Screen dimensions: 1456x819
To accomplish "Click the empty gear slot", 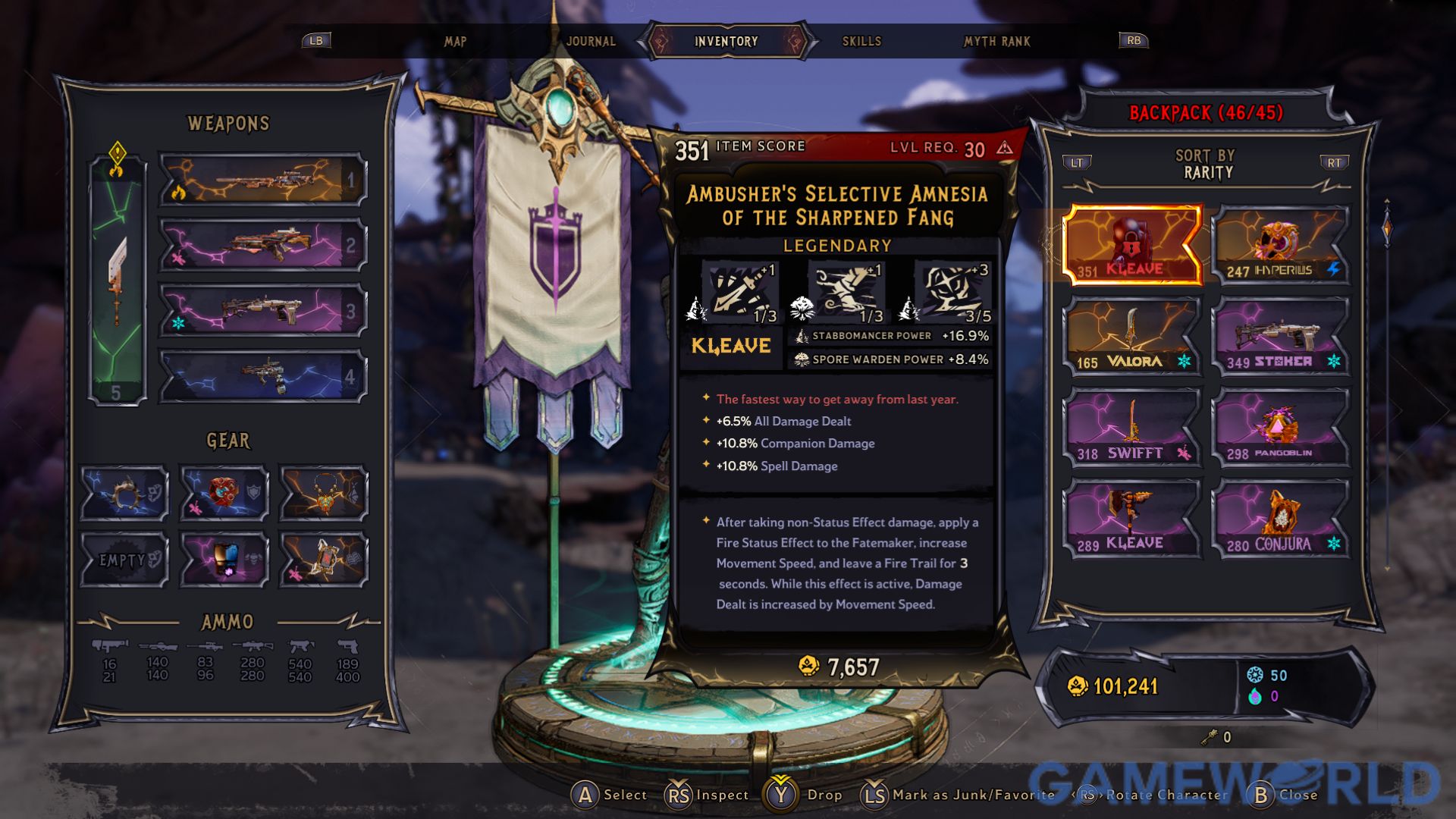I will click(124, 560).
